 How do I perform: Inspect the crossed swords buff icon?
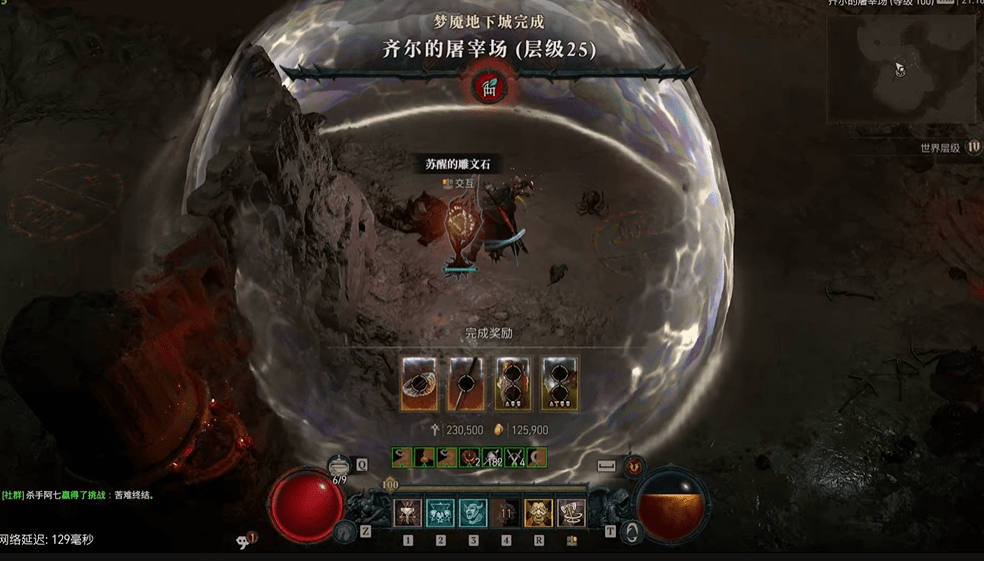click(516, 458)
